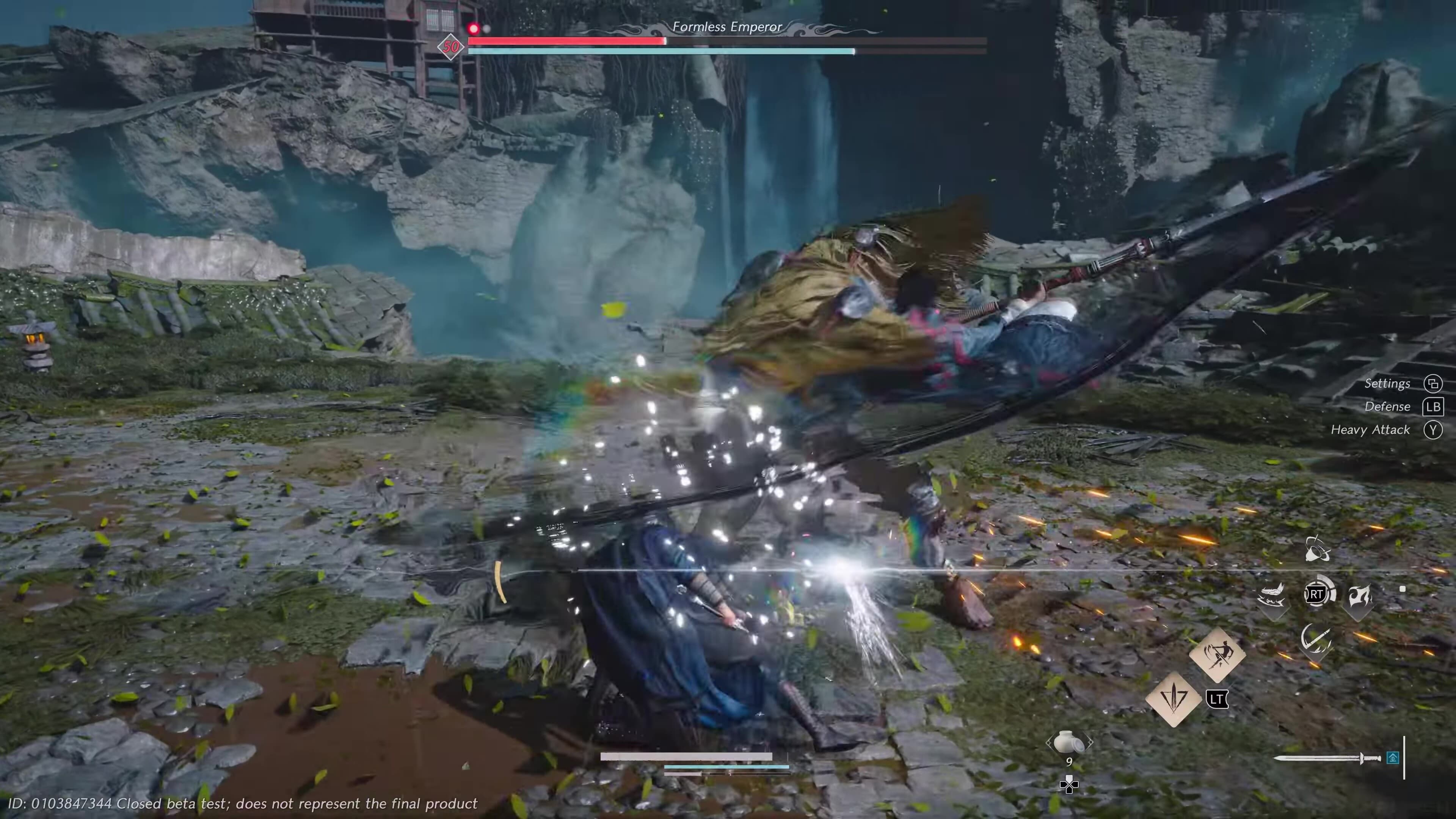Click the boss's red health bar

point(565,41)
